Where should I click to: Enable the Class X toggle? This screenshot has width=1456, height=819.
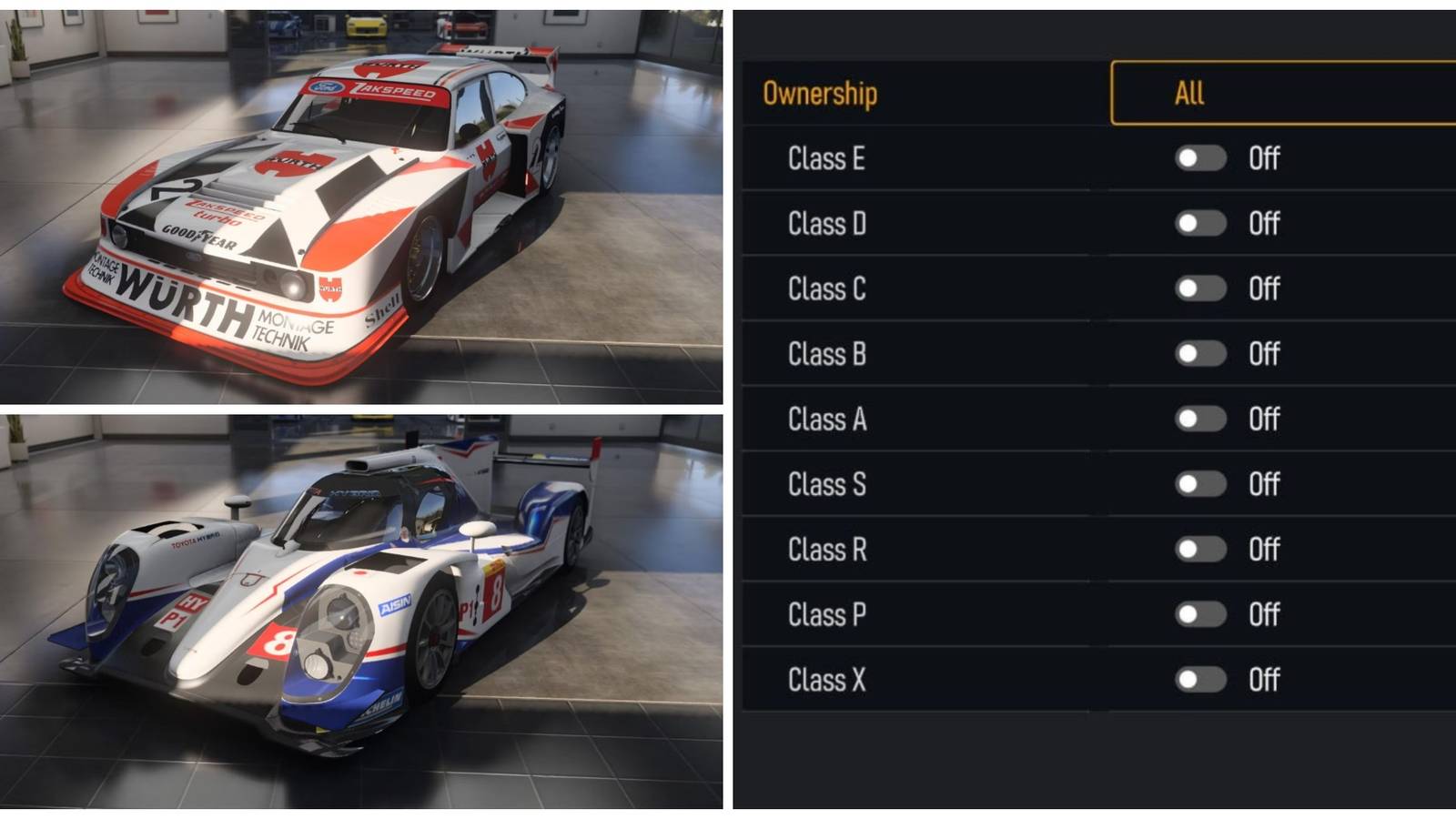tap(1199, 678)
